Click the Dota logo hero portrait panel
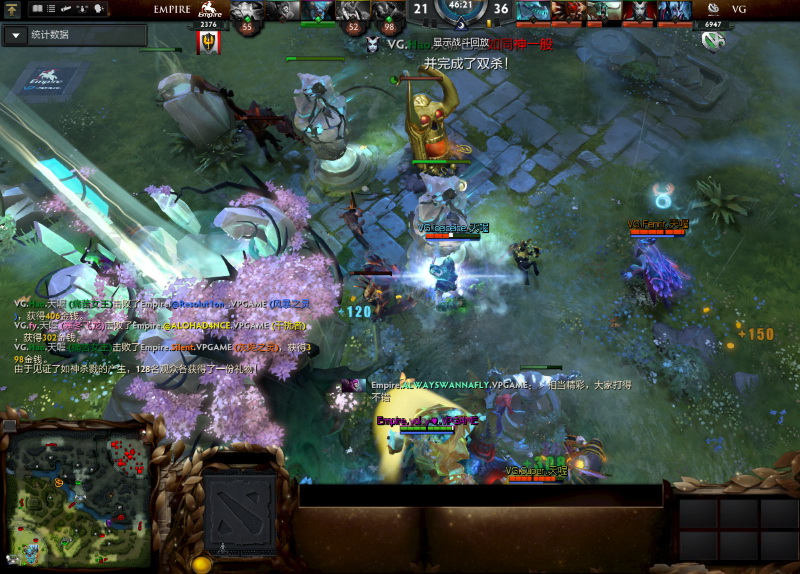Image resolution: width=800 pixels, height=574 pixels. click(240, 512)
